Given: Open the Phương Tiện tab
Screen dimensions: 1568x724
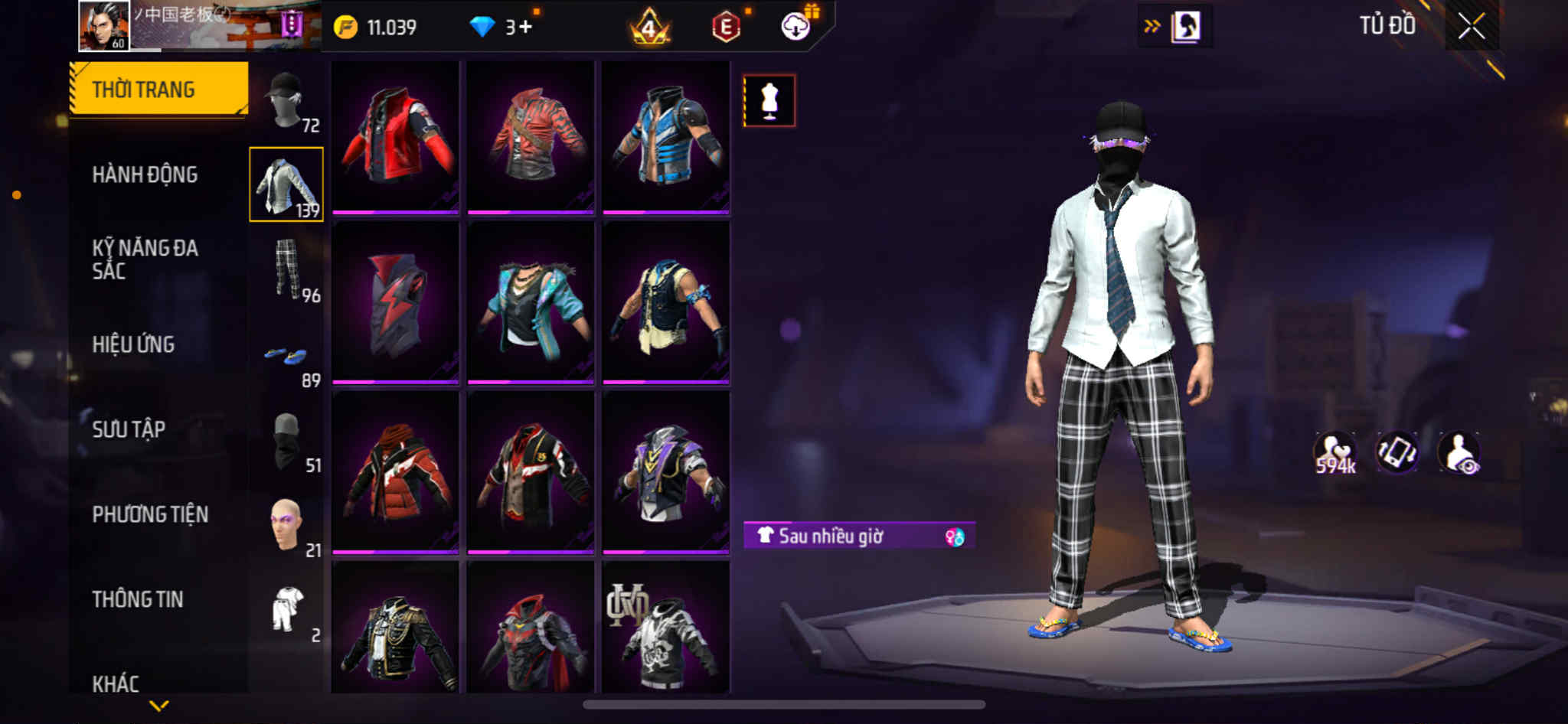Looking at the screenshot, I should (150, 514).
